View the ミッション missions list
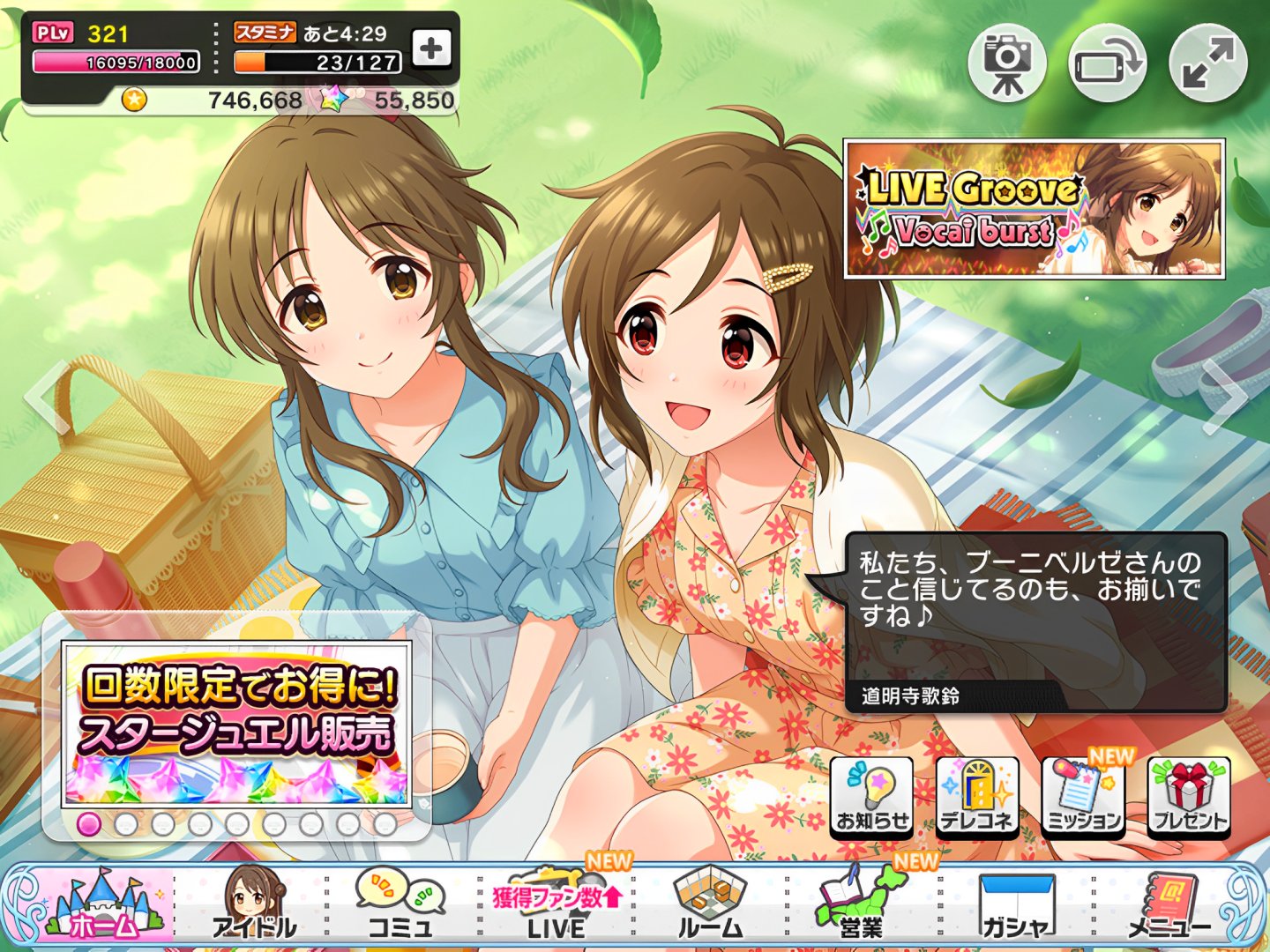Viewport: 1270px width, 952px height. pyautogui.click(x=1083, y=796)
